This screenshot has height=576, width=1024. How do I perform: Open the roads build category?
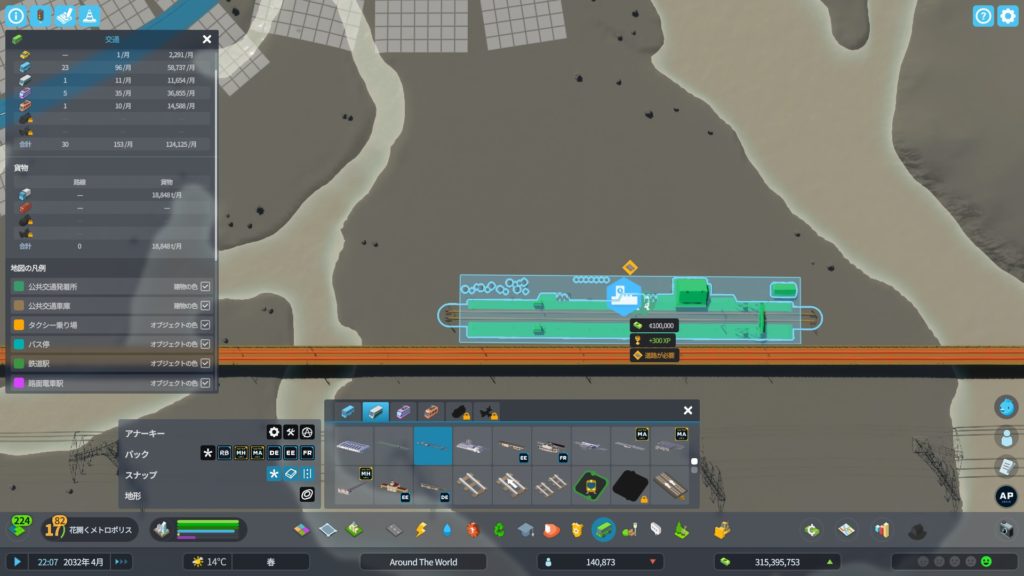click(395, 529)
